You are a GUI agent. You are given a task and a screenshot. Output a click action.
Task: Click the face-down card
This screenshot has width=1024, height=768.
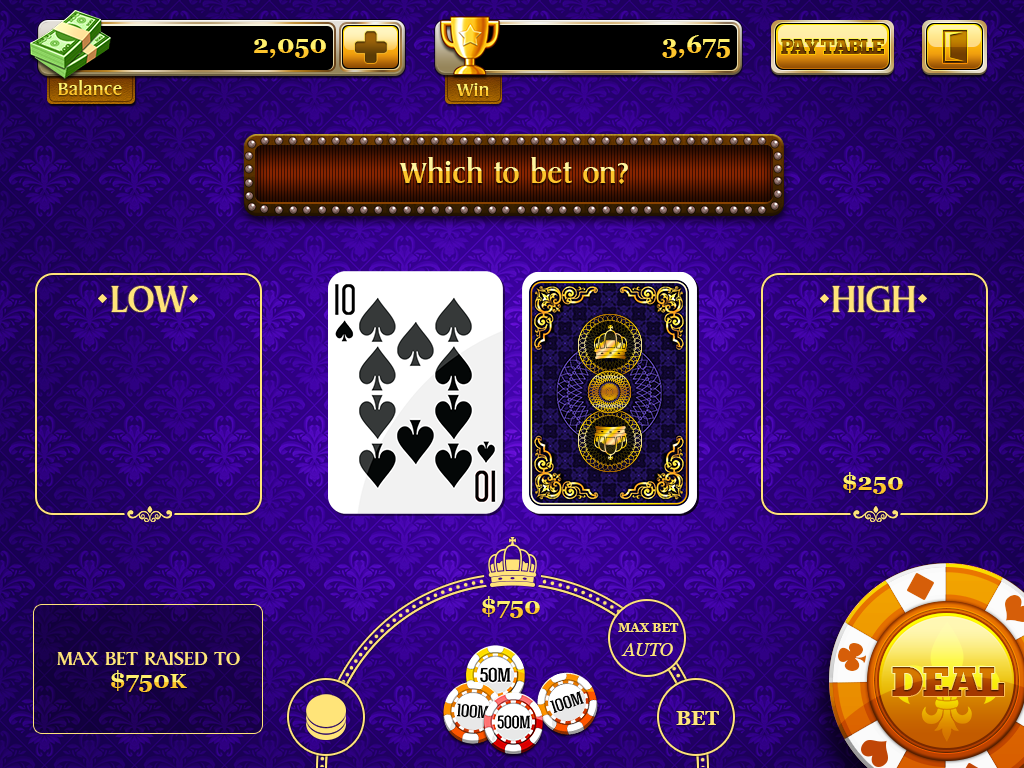(x=609, y=392)
